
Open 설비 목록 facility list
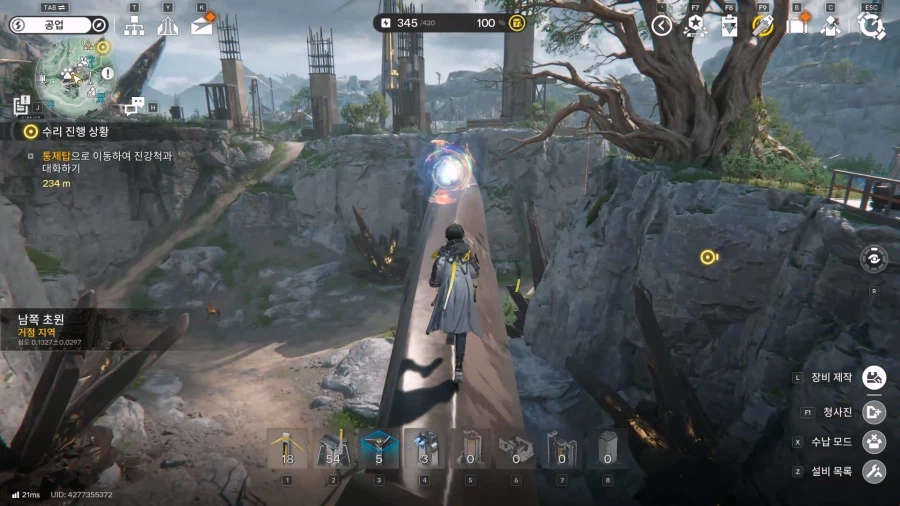pos(874,471)
